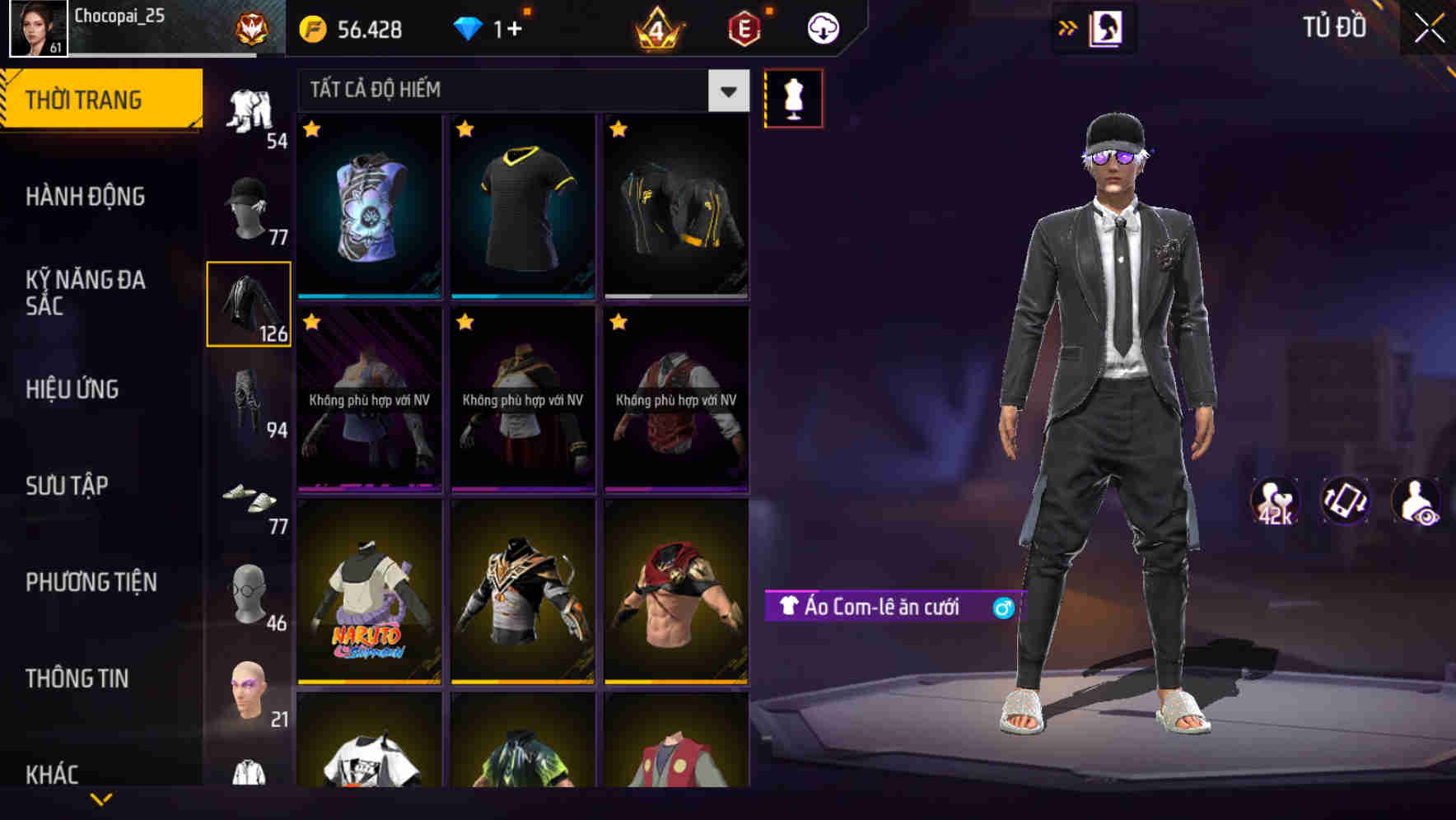Favorite the purple floral top via its star
The width and height of the screenshot is (1456, 820).
coord(313,130)
